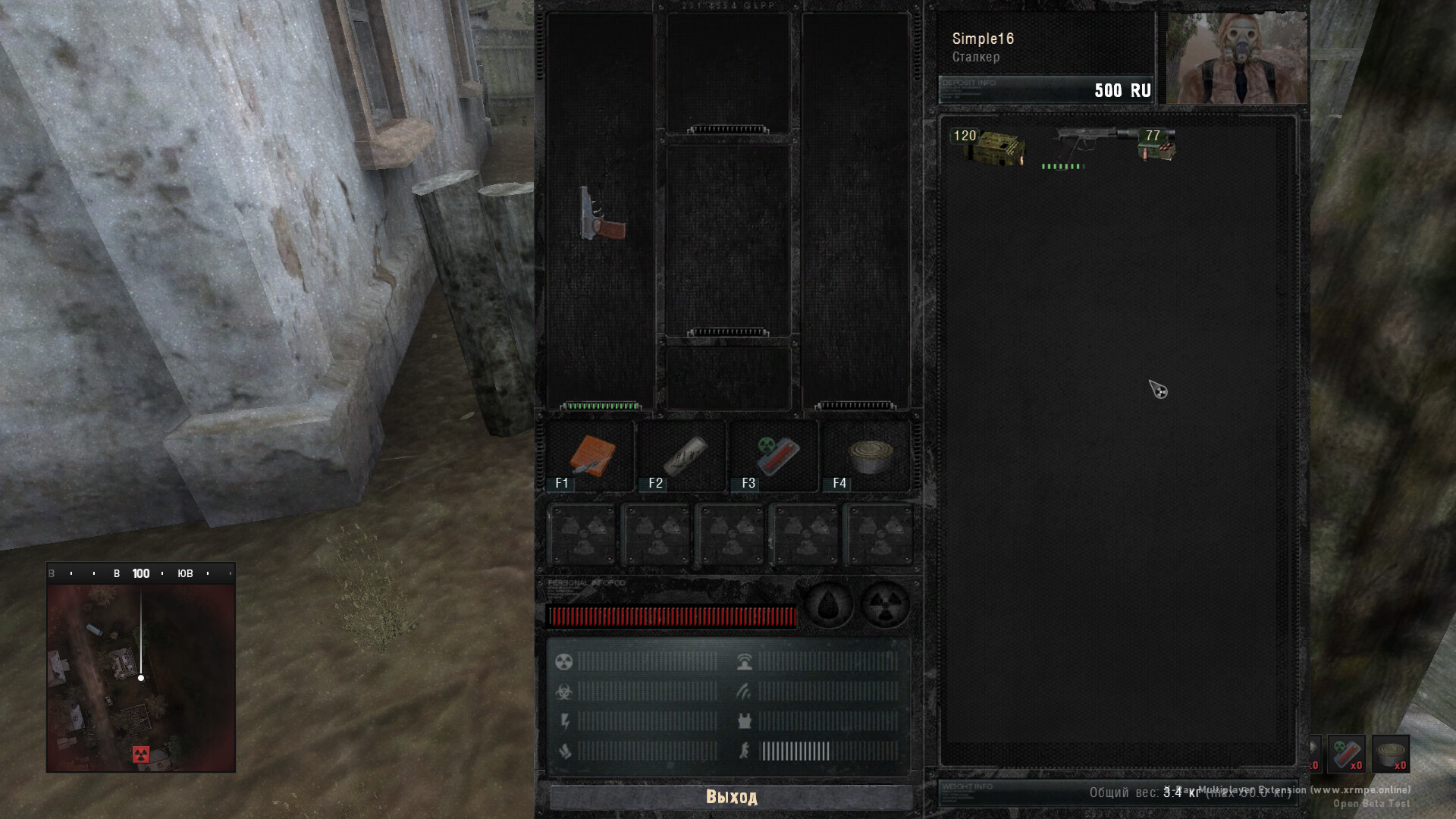Viewport: 1456px width, 819px height.
Task: Select the 120-count ammo box in backpack
Action: coord(990,147)
